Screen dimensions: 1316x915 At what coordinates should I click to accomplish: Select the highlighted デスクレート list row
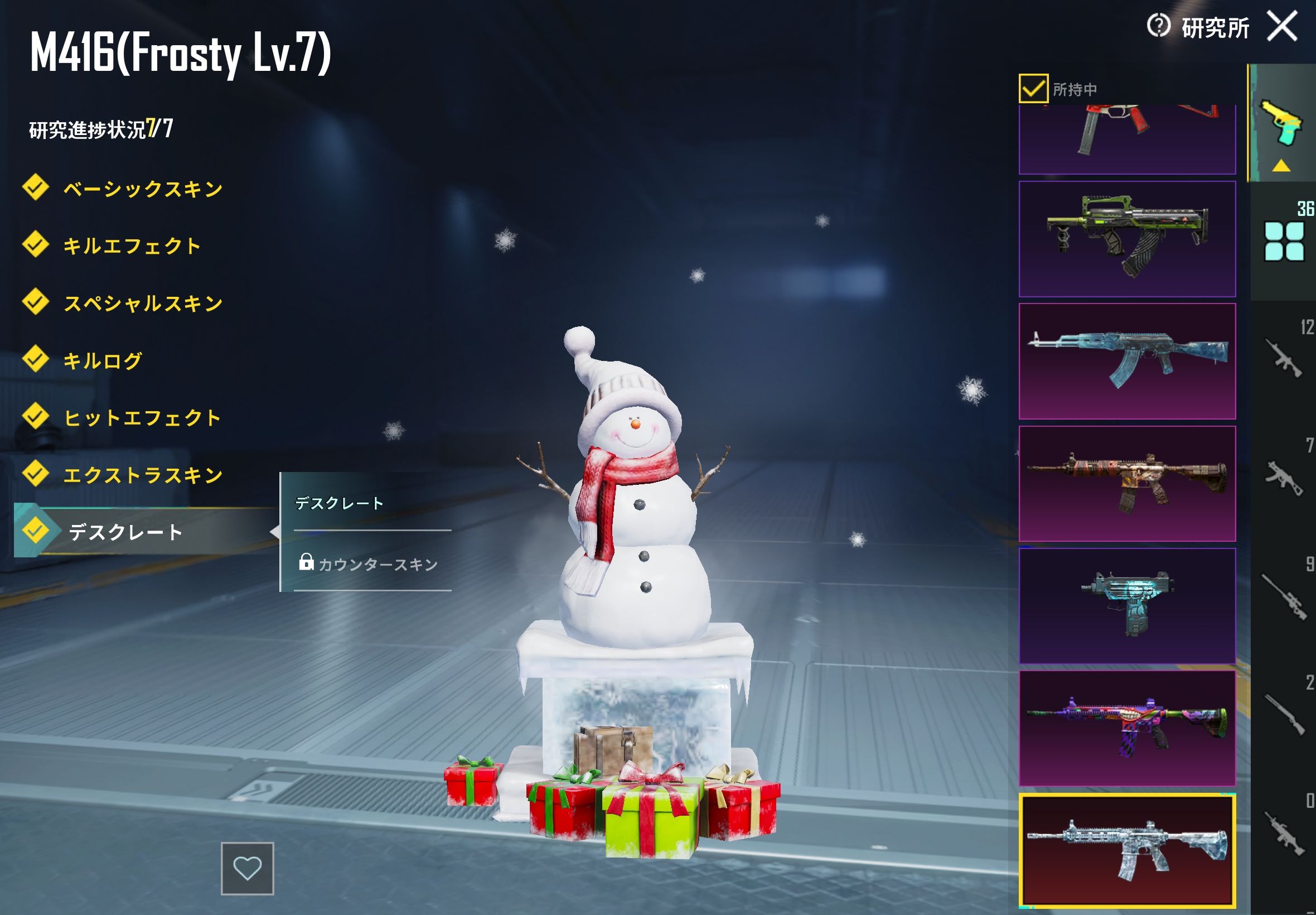click(x=125, y=532)
